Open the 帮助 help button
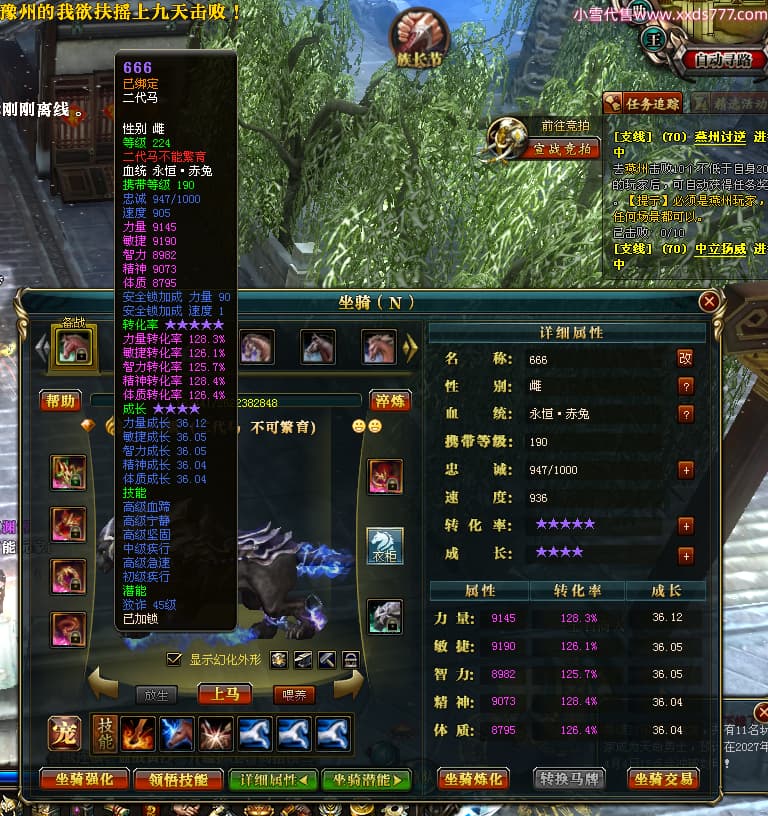This screenshot has width=768, height=816. 60,401
